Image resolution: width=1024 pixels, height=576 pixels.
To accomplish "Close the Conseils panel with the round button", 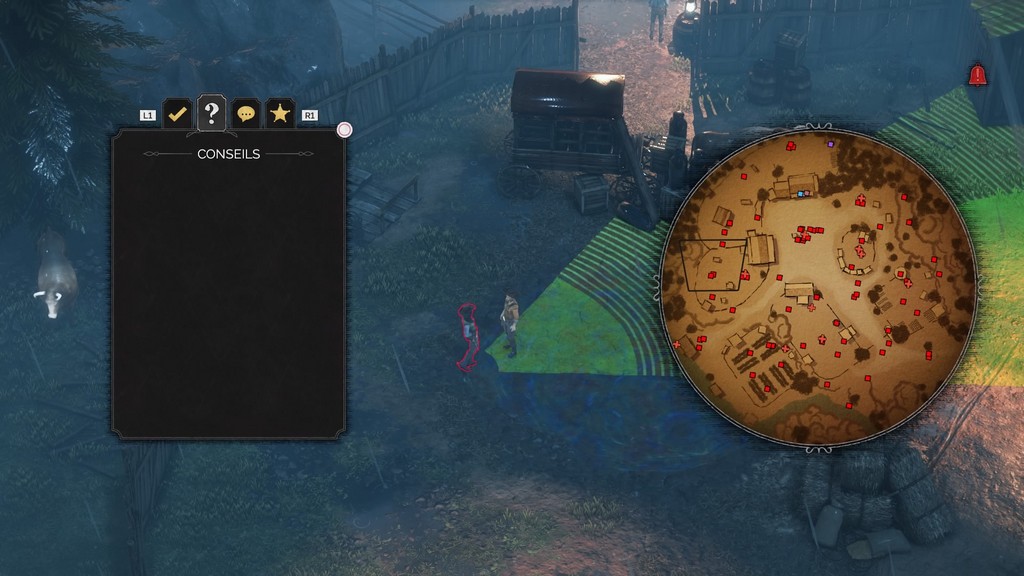I will [x=345, y=130].
